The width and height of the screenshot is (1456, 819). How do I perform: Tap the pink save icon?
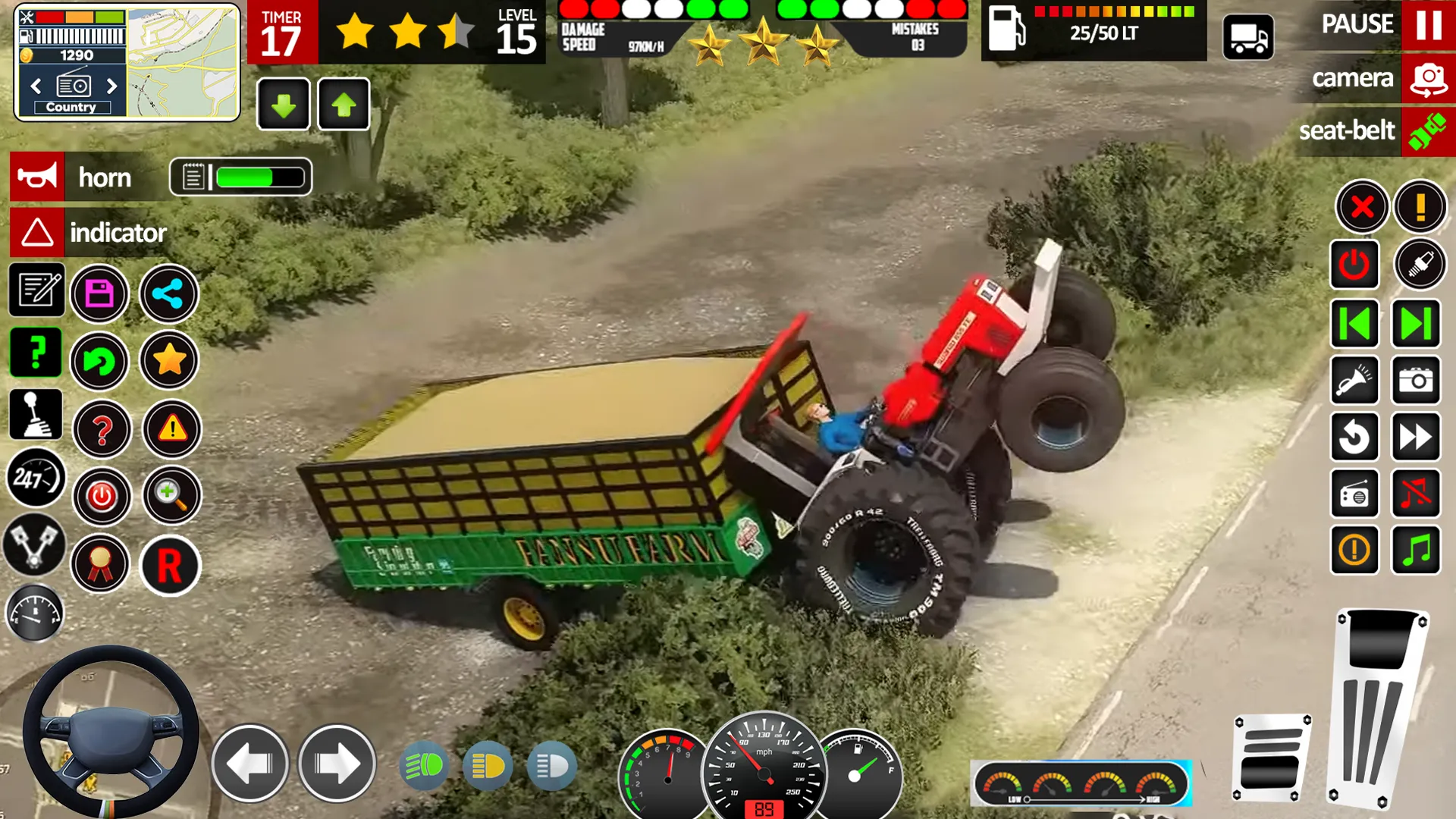click(99, 294)
